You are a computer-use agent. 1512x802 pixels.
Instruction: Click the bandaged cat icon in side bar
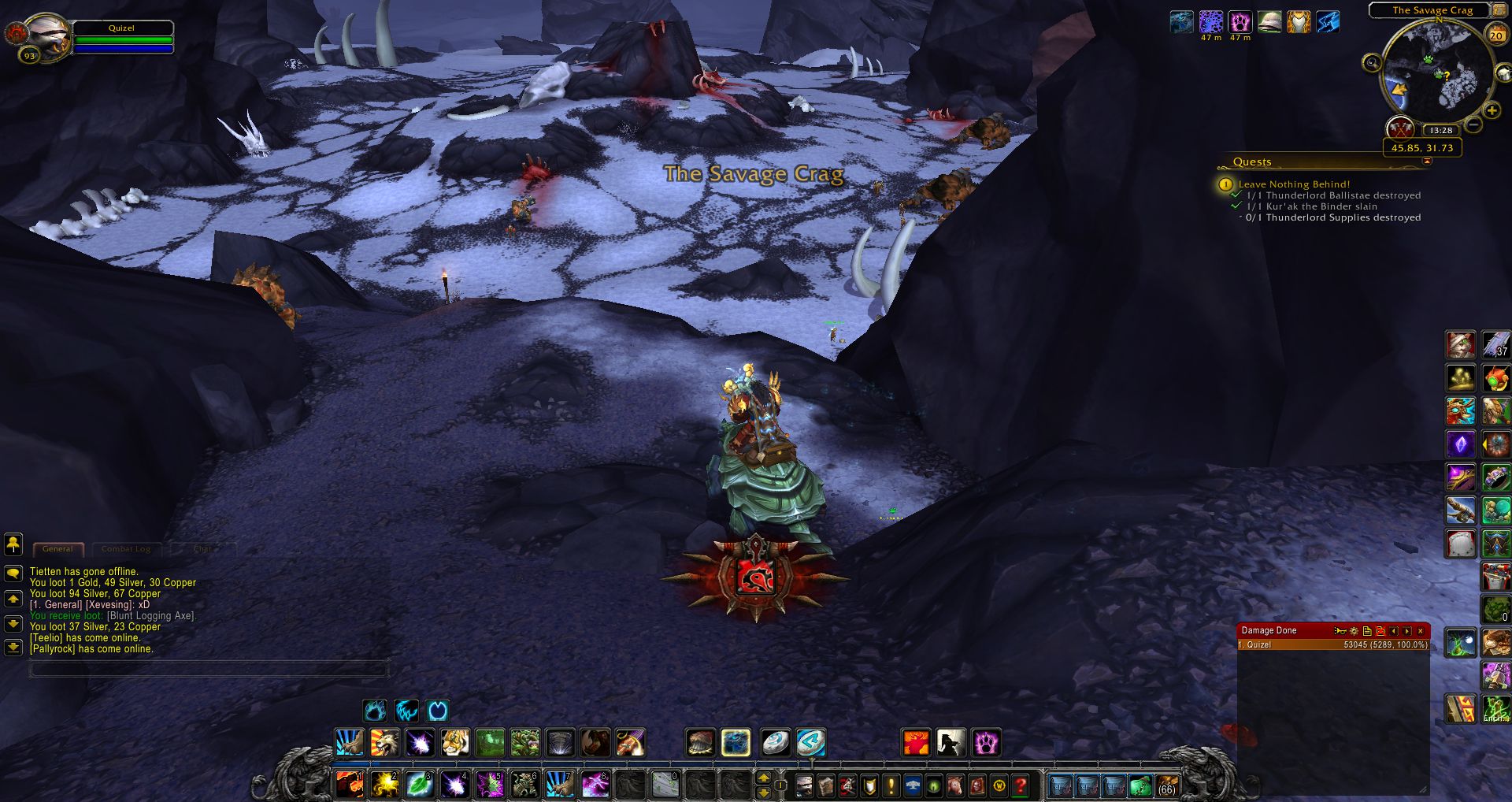pyautogui.click(x=1460, y=345)
